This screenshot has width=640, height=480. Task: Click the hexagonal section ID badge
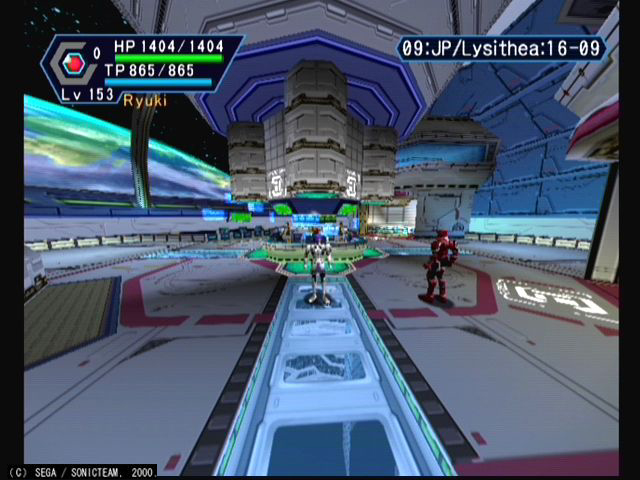[x=71, y=64]
